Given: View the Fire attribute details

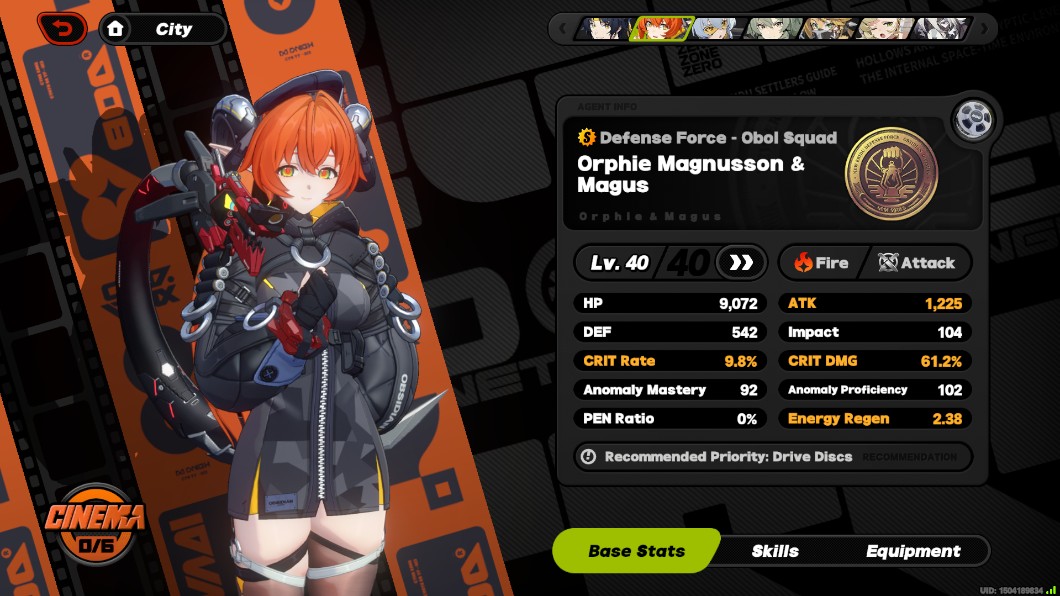Looking at the screenshot, I should point(822,263).
